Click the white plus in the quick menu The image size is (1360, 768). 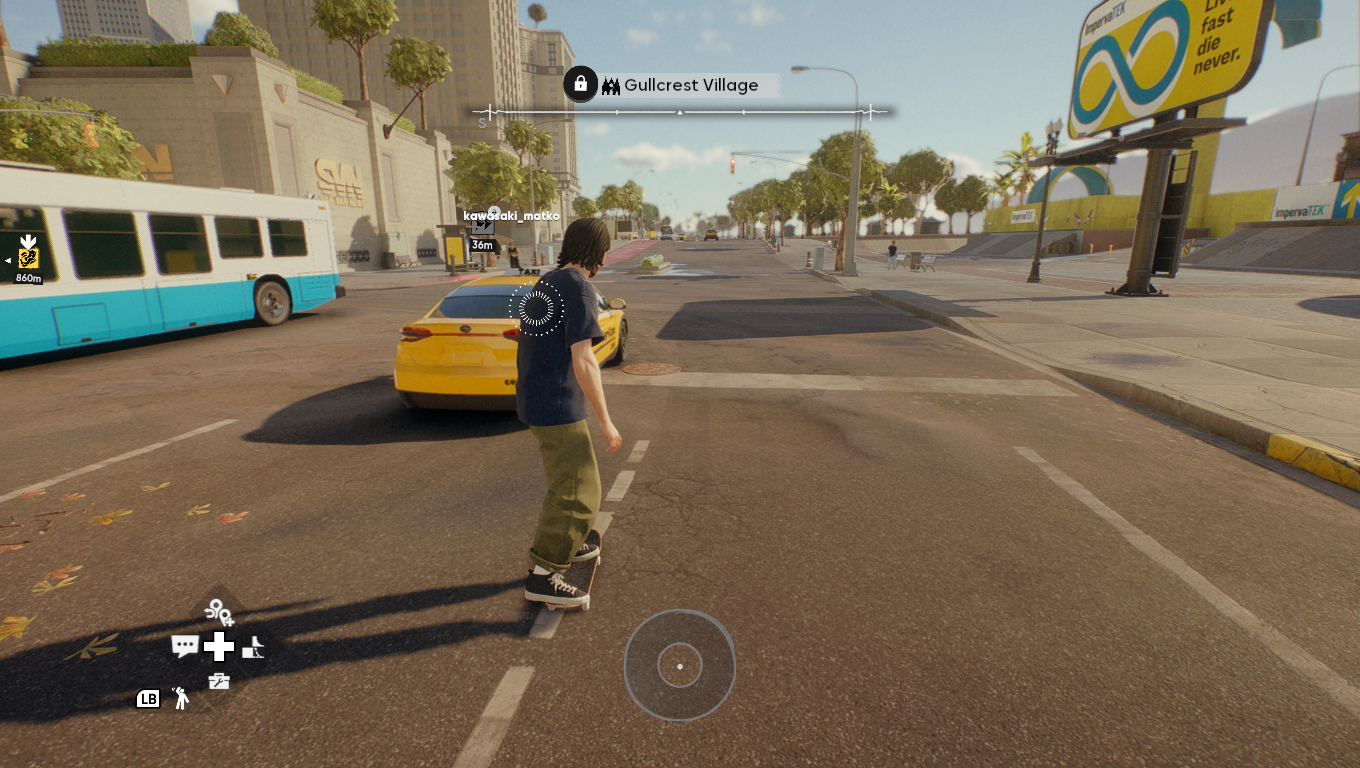pos(219,647)
